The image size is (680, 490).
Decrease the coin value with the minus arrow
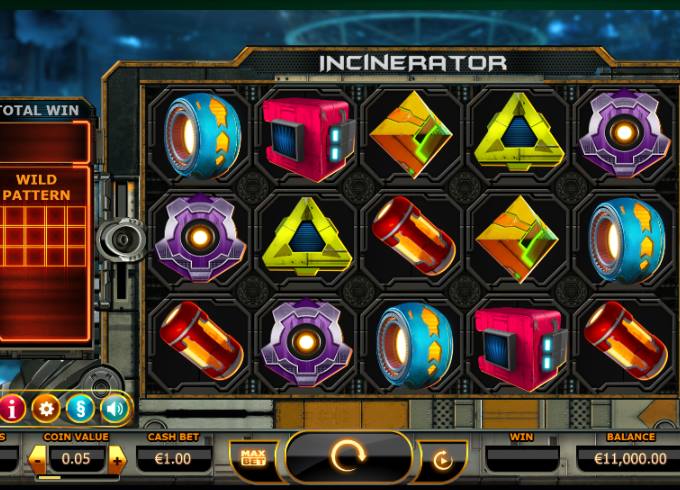pyautogui.click(x=37, y=459)
